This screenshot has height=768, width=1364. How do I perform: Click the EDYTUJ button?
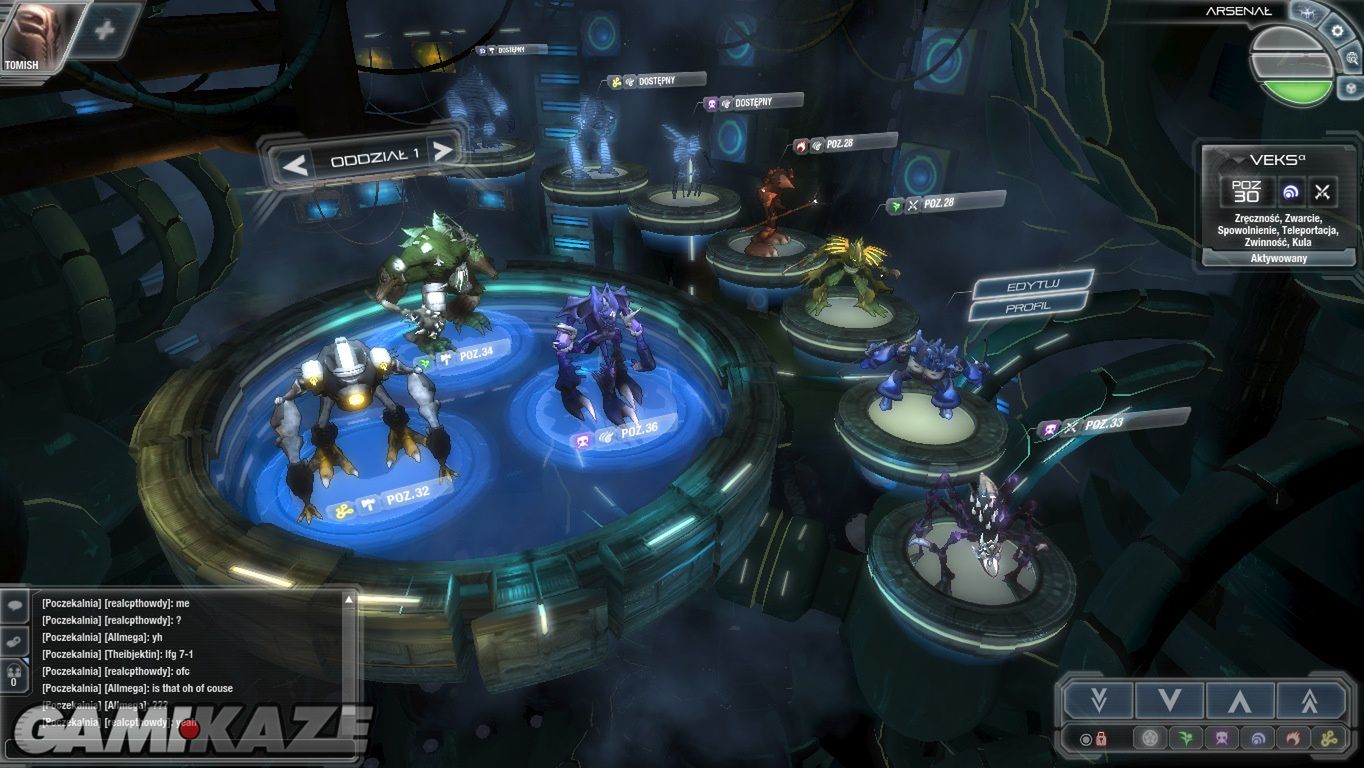(x=1031, y=286)
